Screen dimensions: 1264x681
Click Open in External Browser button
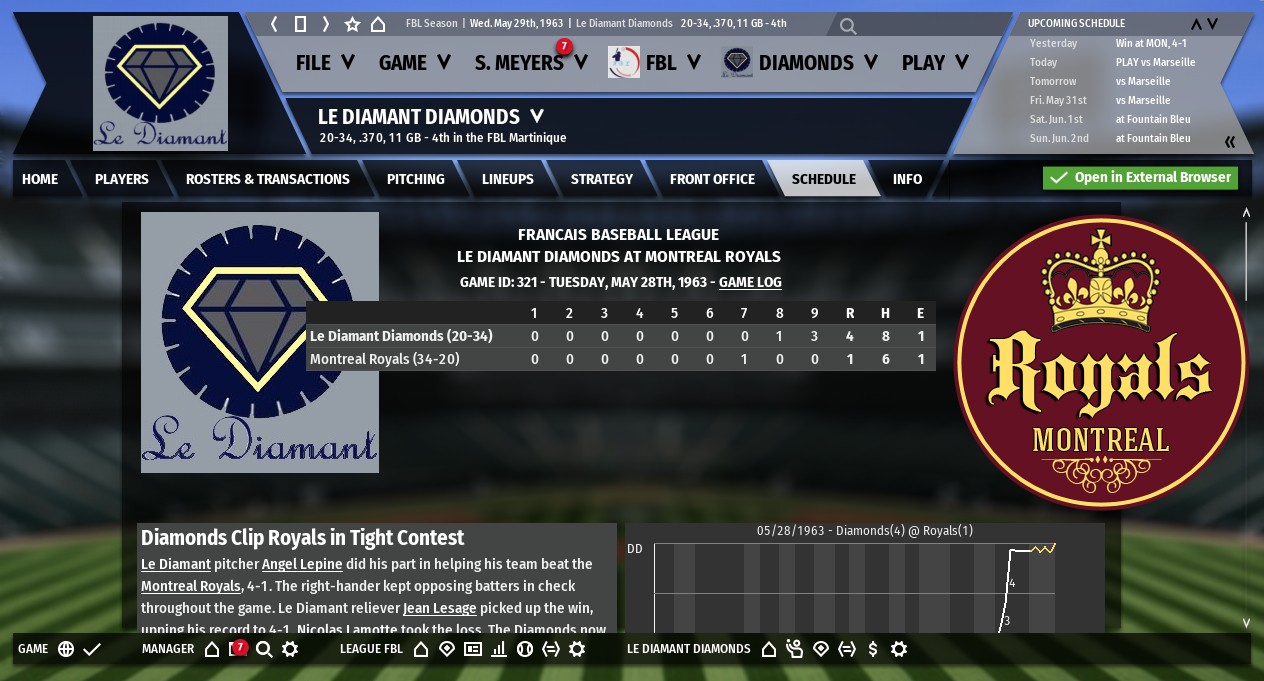(1140, 178)
